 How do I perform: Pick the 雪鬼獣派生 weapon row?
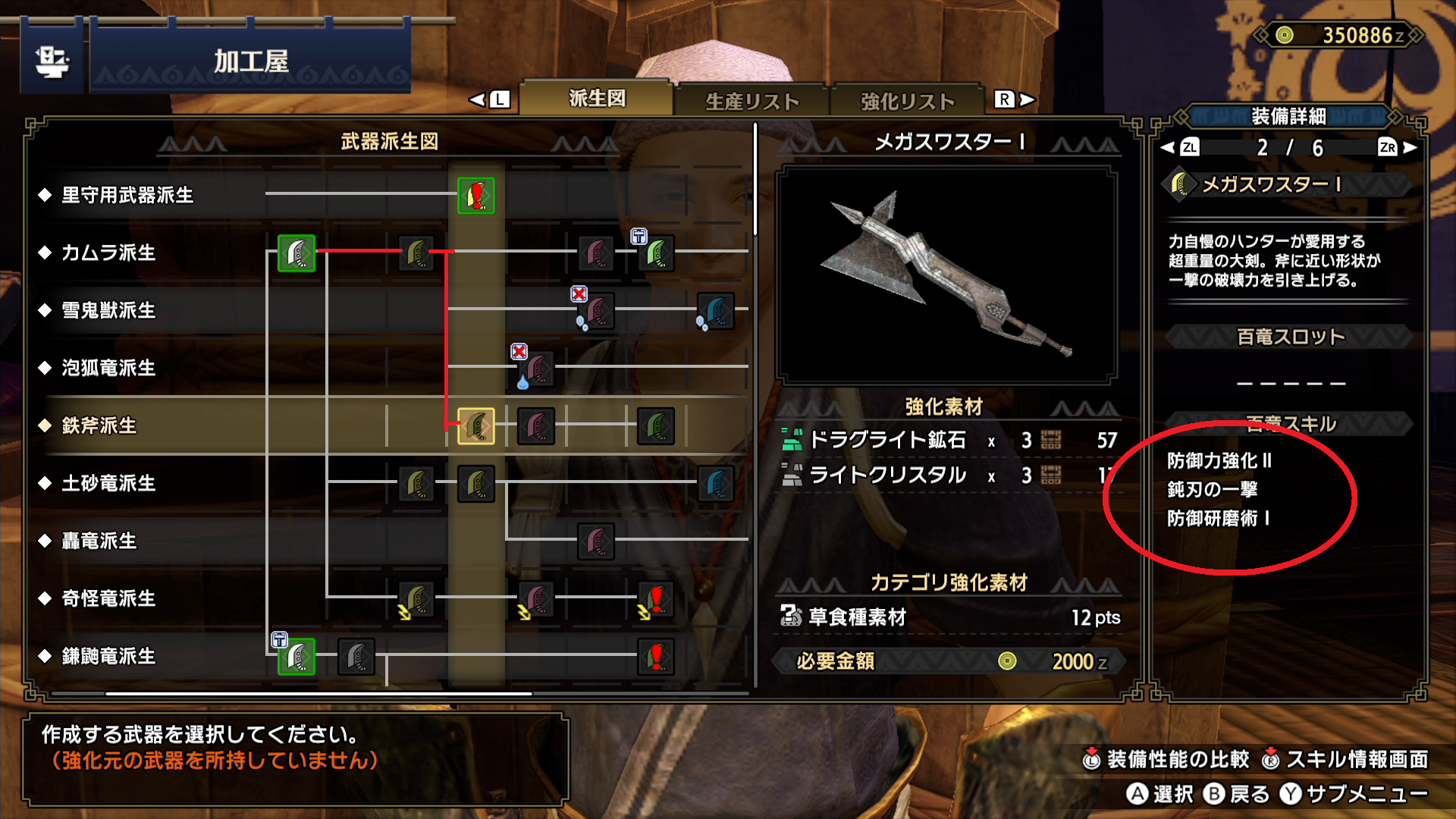coord(108,310)
